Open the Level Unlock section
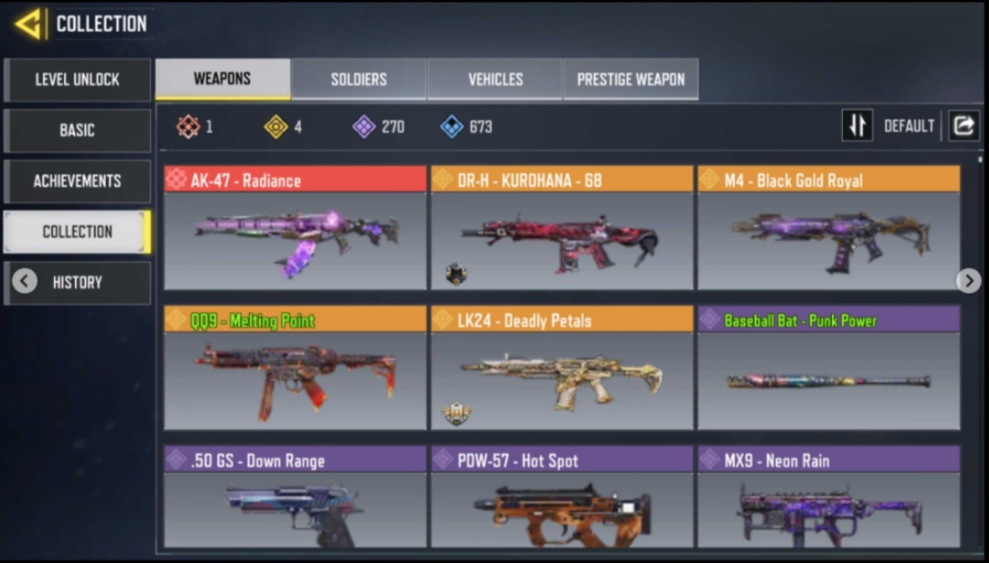This screenshot has height=563, width=989. click(77, 79)
